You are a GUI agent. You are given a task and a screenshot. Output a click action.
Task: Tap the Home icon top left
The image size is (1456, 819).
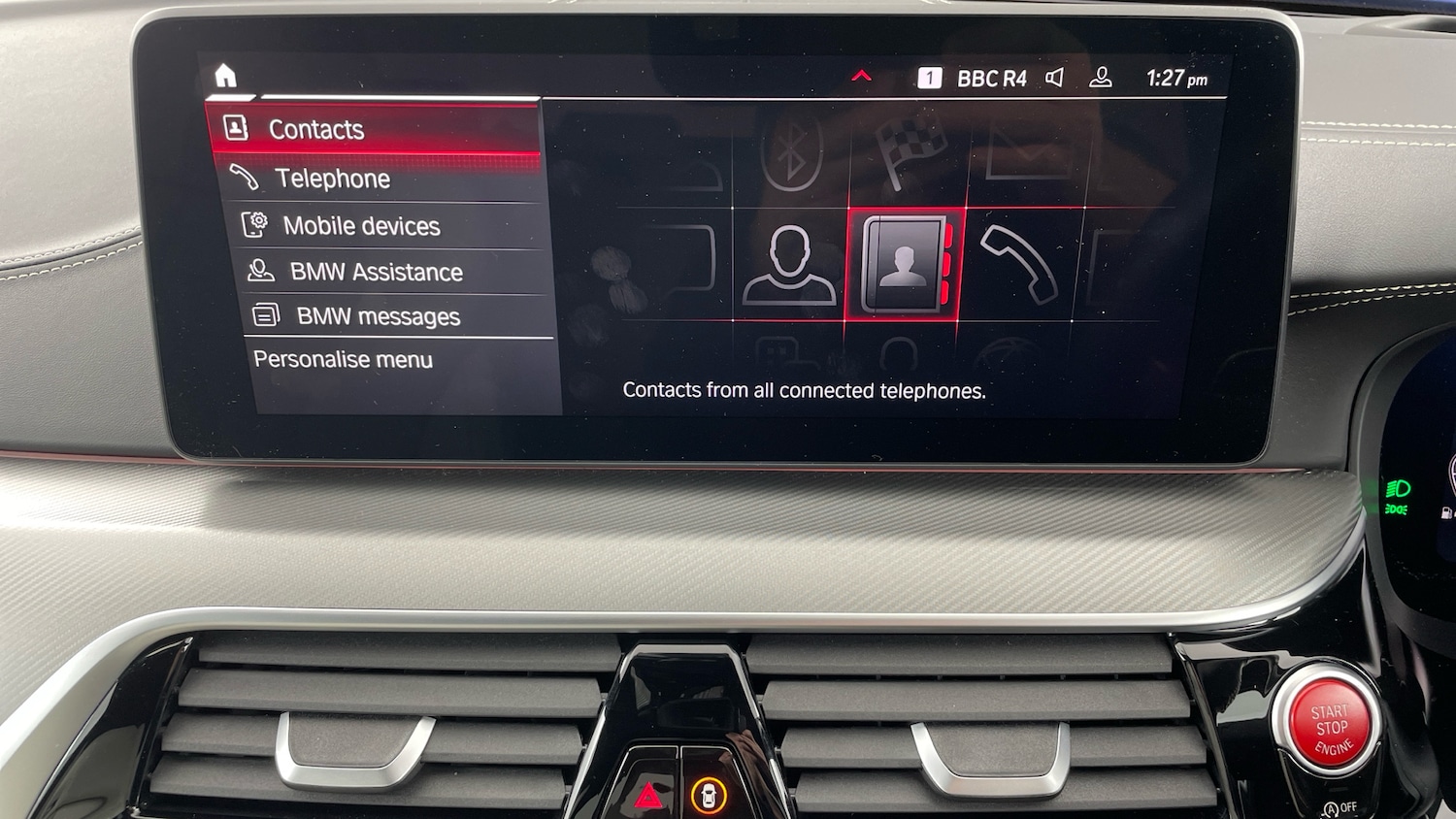[x=227, y=76]
